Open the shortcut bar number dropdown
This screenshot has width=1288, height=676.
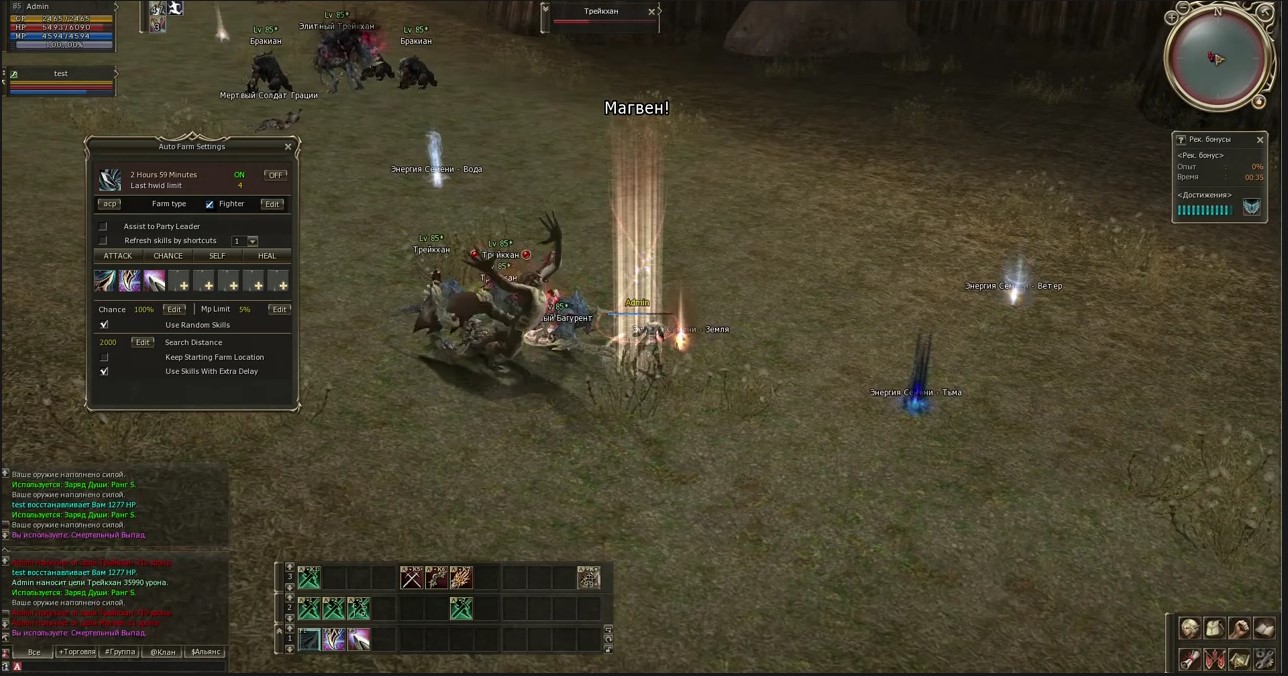(x=252, y=241)
